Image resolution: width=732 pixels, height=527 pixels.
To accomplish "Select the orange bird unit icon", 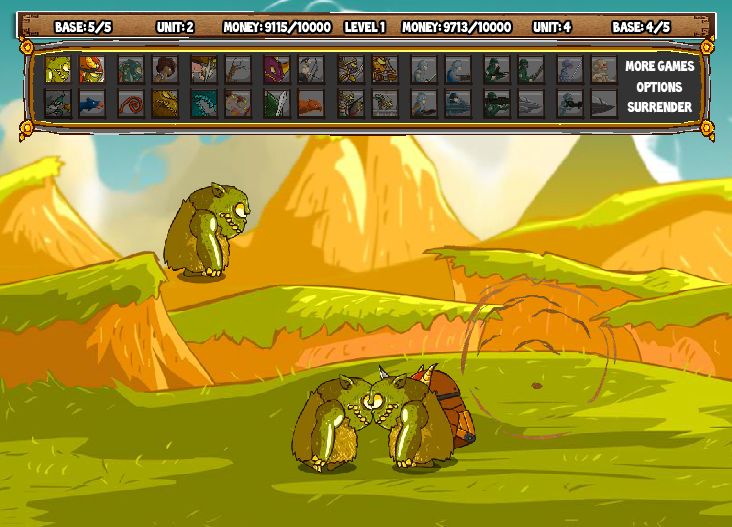I will pos(310,103).
